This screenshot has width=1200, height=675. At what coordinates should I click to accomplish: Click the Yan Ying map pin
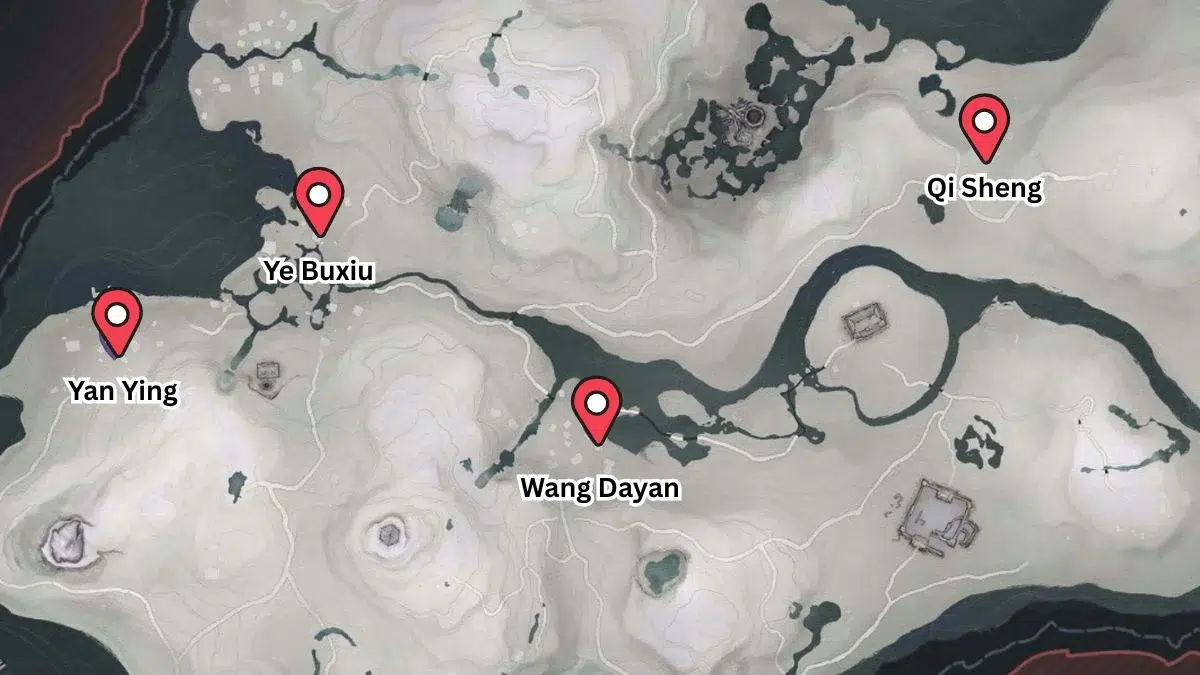point(117,318)
